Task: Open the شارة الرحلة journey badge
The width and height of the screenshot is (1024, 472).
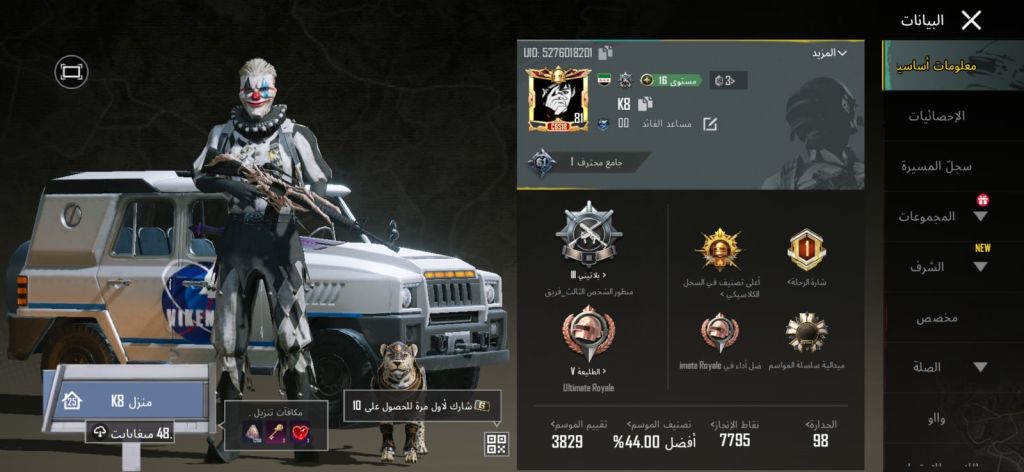Action: 805,250
